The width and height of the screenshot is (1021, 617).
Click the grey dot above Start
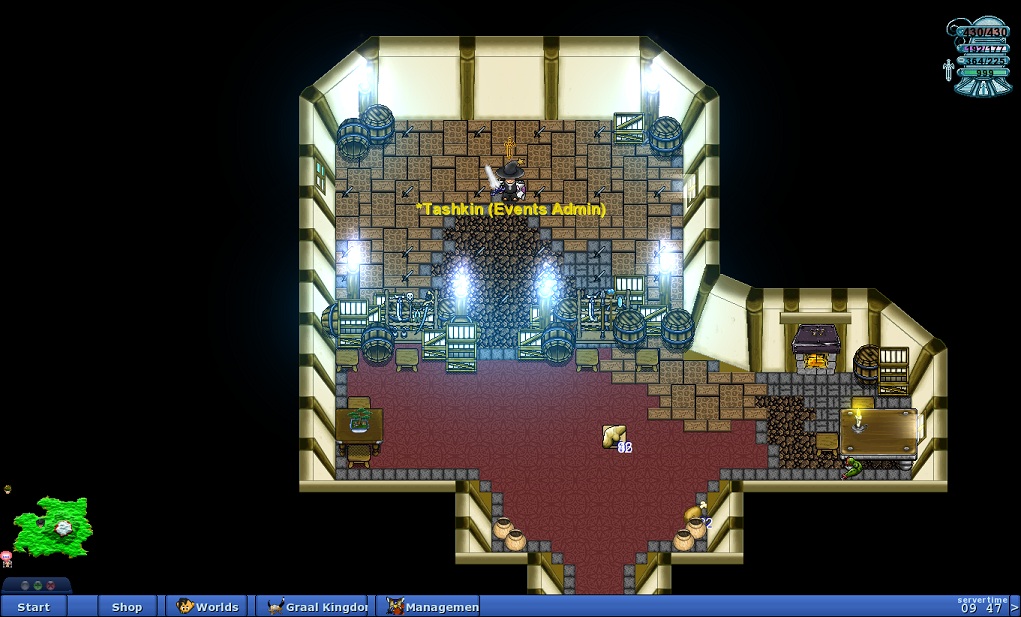click(25, 585)
